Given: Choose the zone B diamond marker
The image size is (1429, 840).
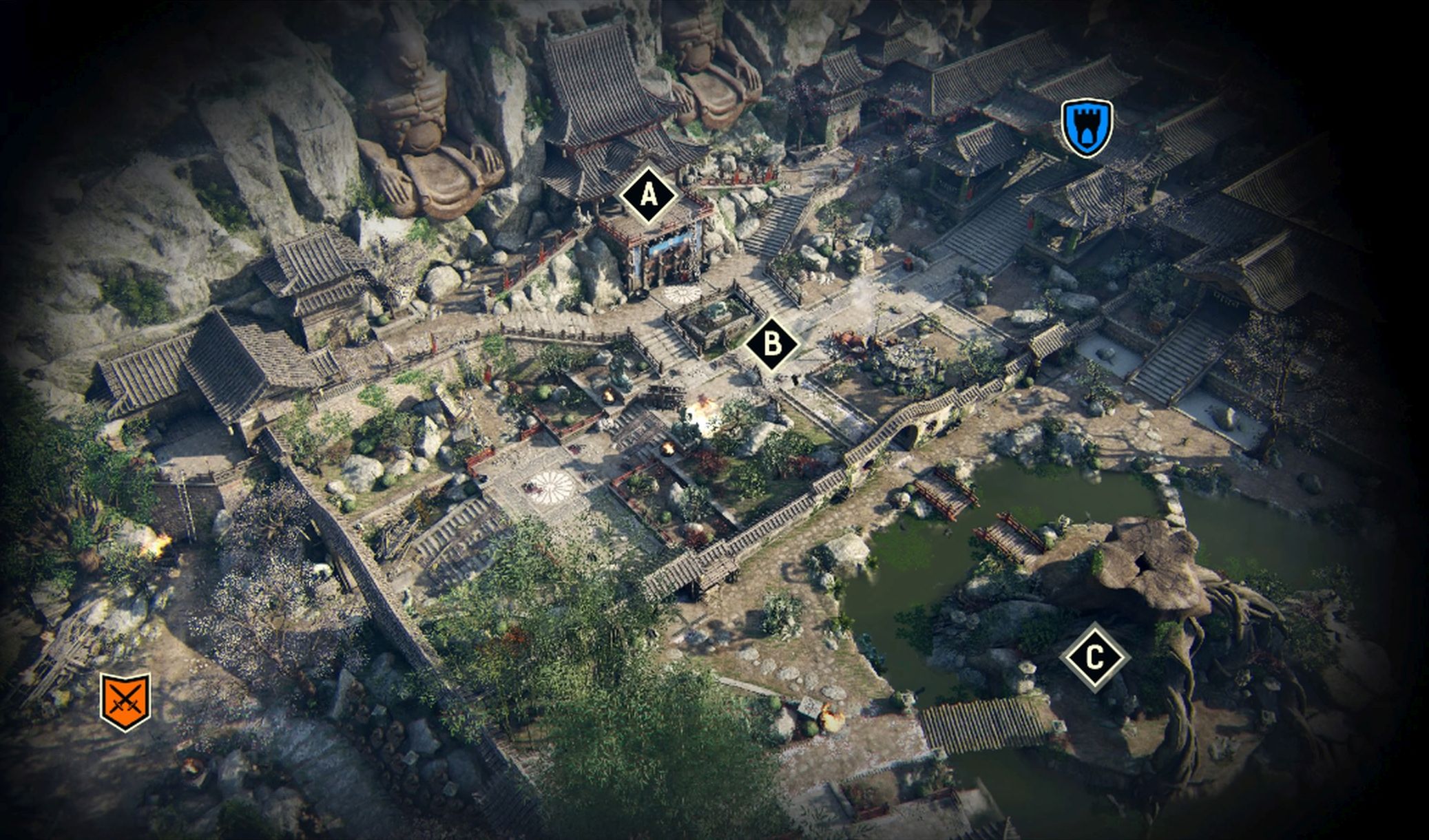Looking at the screenshot, I should (772, 344).
